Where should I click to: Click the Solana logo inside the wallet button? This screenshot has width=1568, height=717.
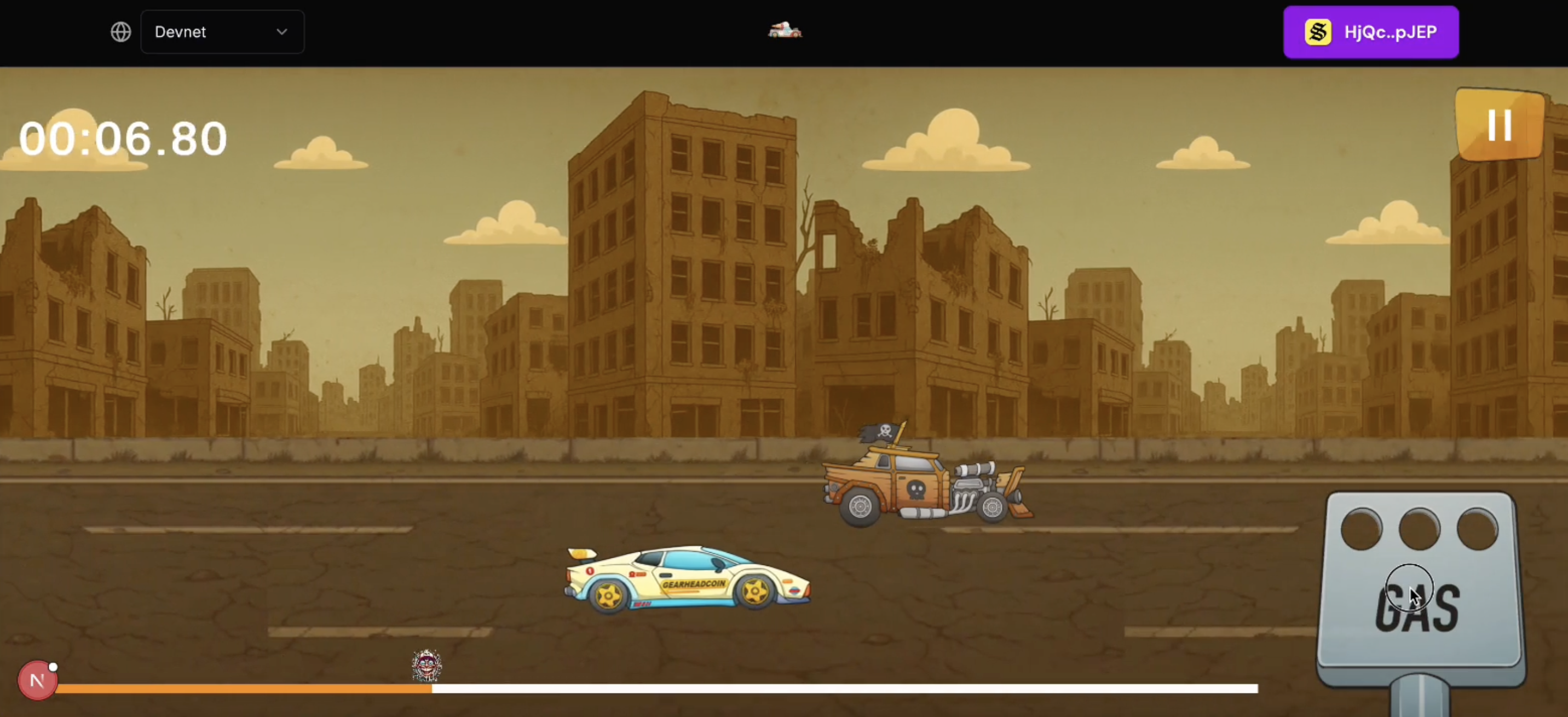(x=1318, y=32)
